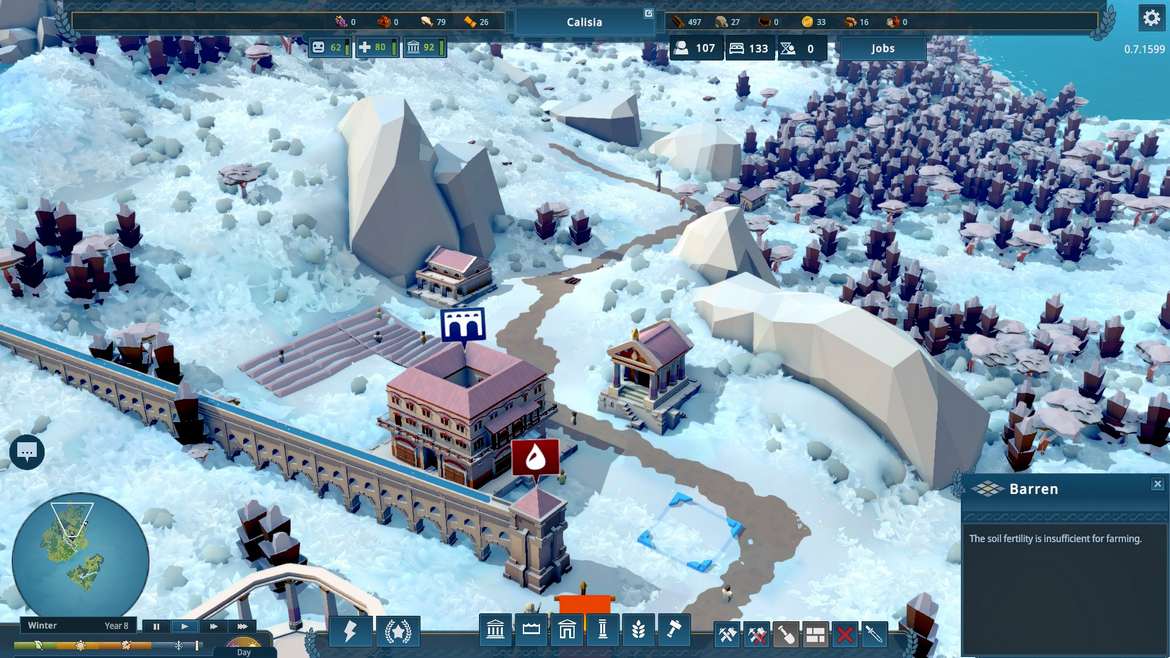This screenshot has height=658, width=1170.
Task: Open the hammer production build category
Action: coord(674,631)
